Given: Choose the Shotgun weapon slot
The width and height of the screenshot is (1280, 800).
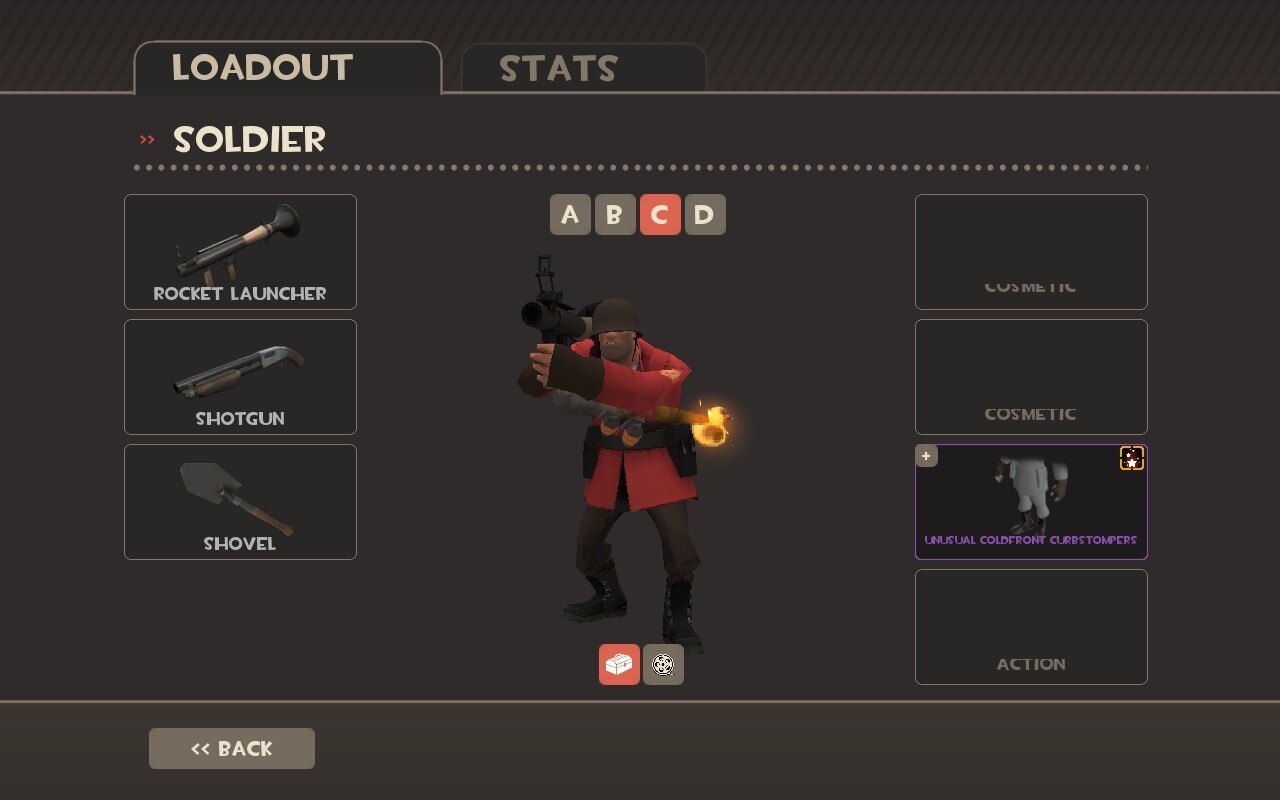Looking at the screenshot, I should click(240, 377).
